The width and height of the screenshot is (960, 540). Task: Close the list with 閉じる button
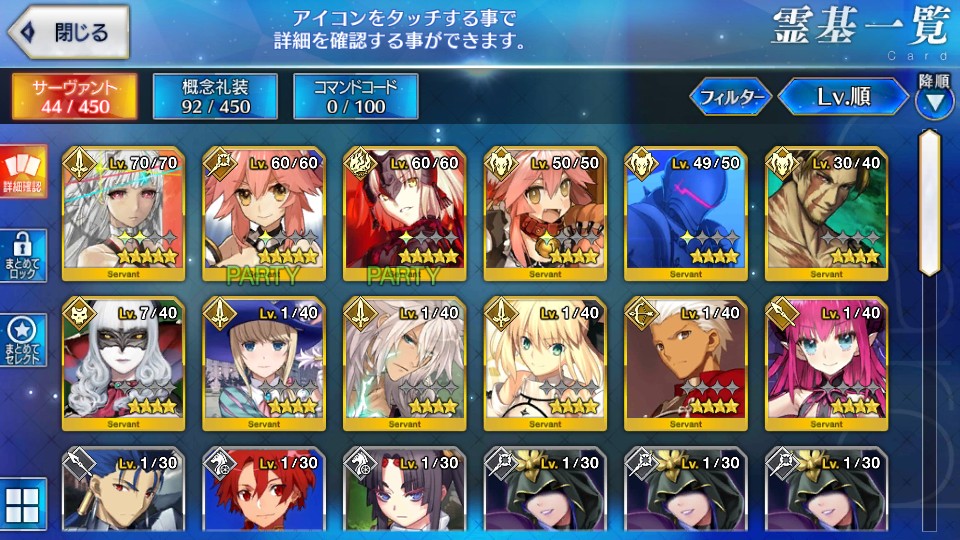68,32
